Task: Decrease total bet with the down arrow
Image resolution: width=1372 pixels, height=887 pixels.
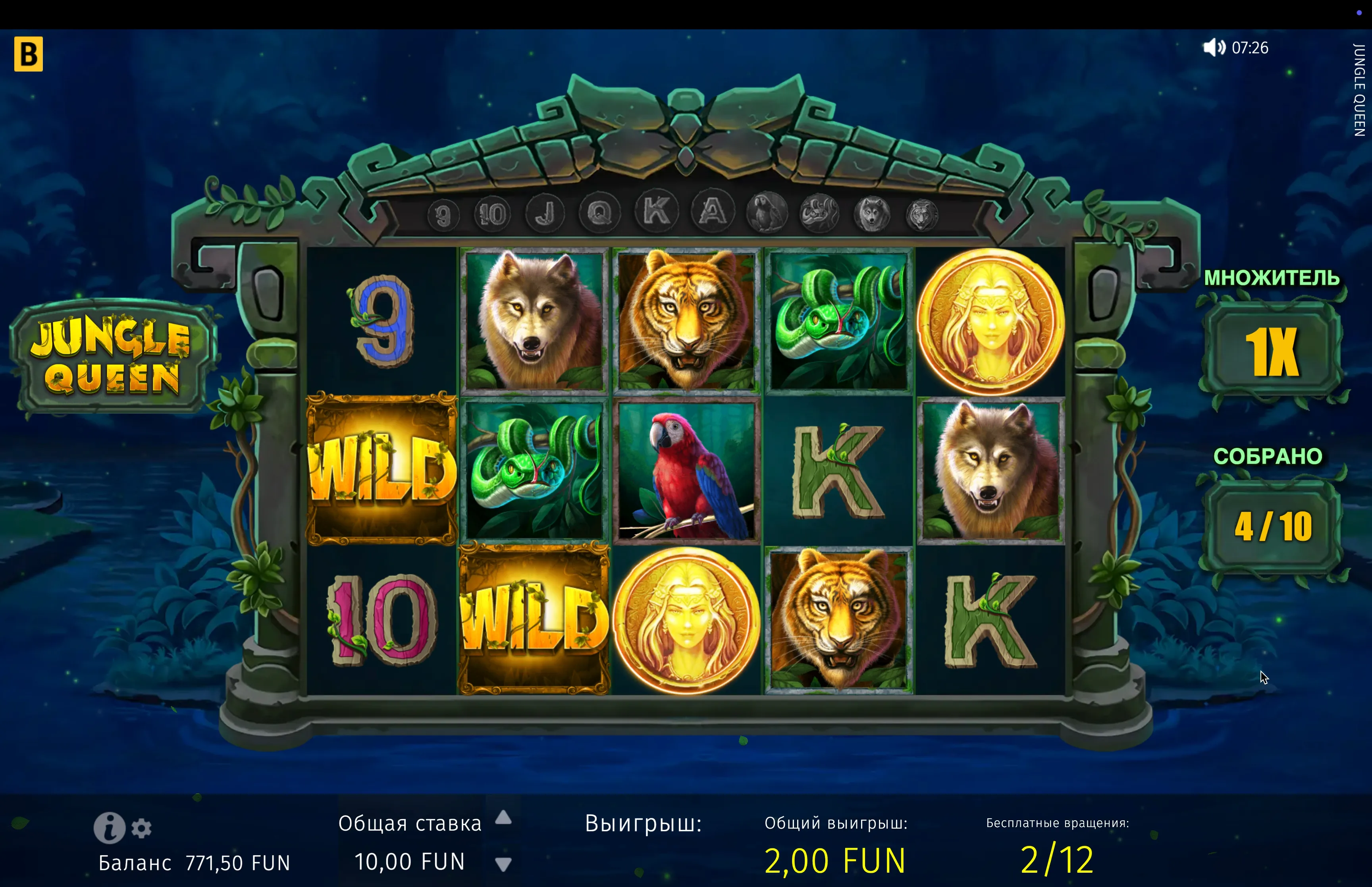Action: coord(503,864)
